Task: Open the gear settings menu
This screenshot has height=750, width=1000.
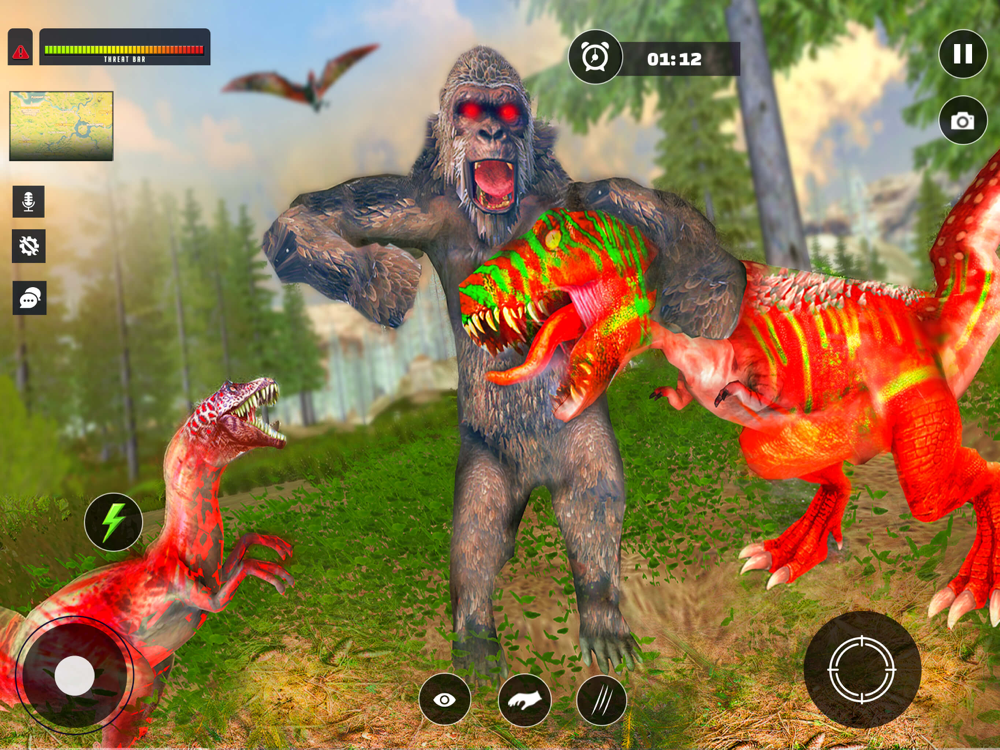Action: tap(29, 246)
